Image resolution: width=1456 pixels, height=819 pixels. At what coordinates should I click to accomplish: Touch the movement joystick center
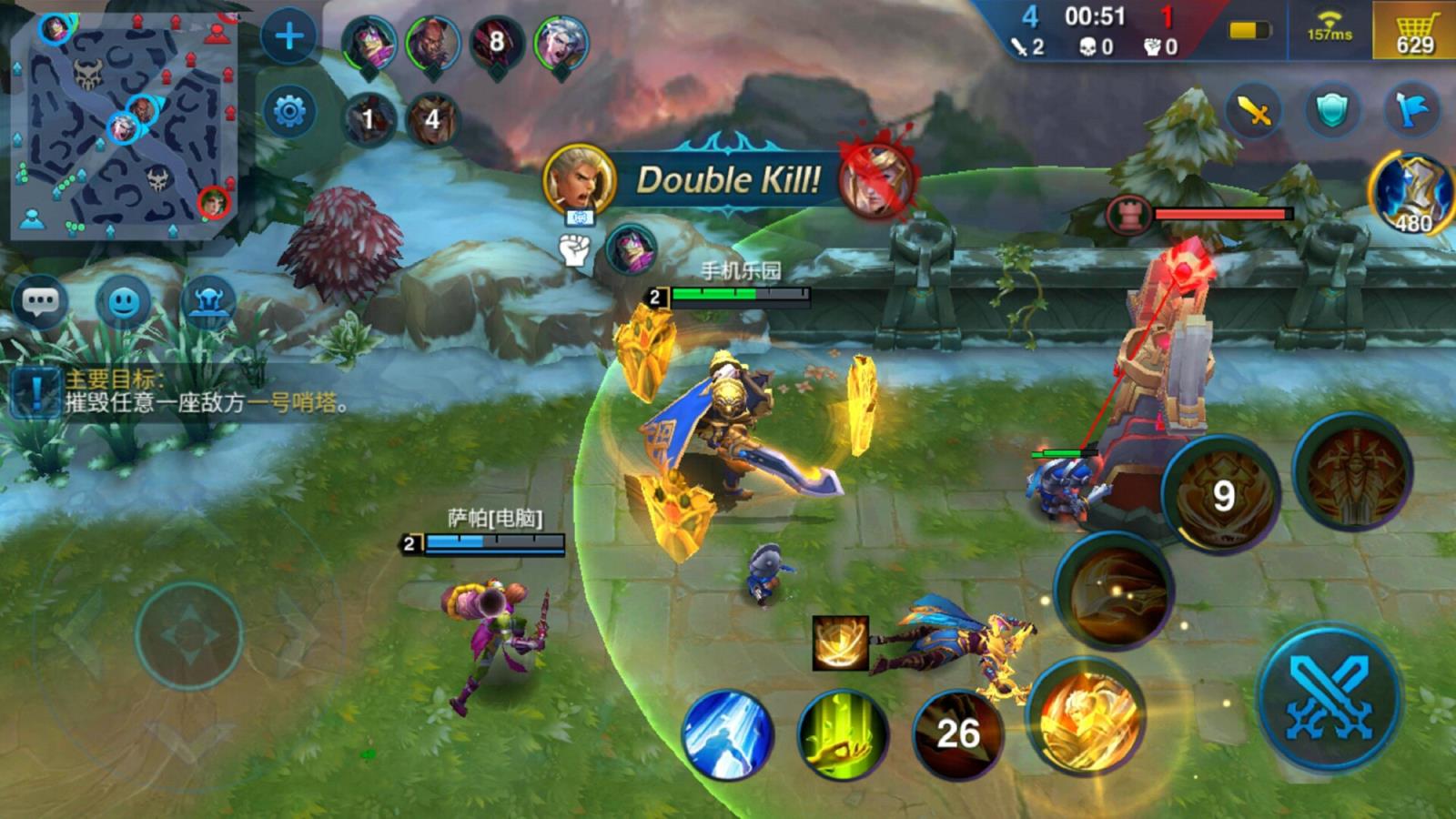[x=188, y=634]
